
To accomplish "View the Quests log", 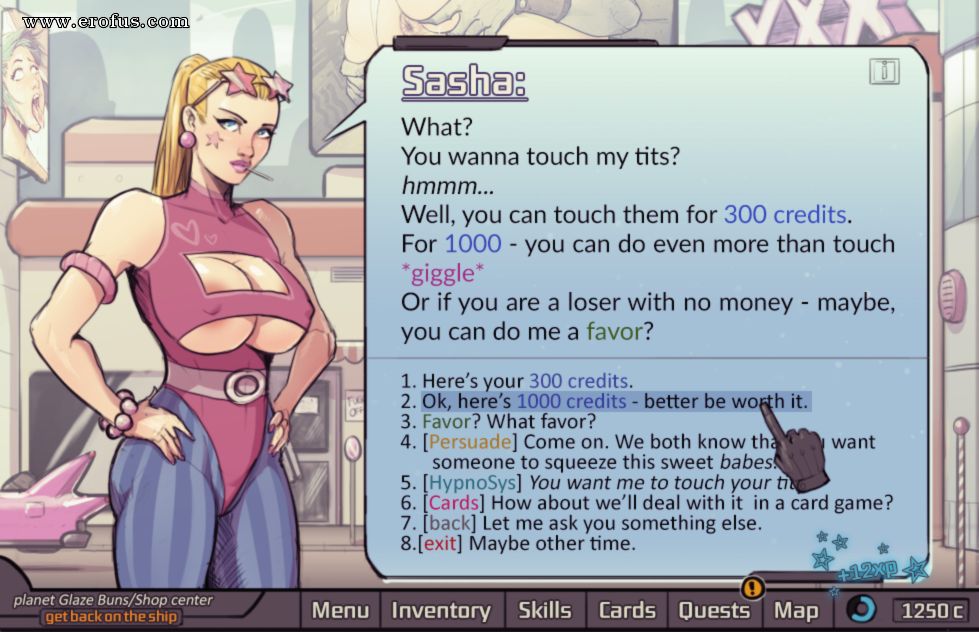I will (x=714, y=610).
